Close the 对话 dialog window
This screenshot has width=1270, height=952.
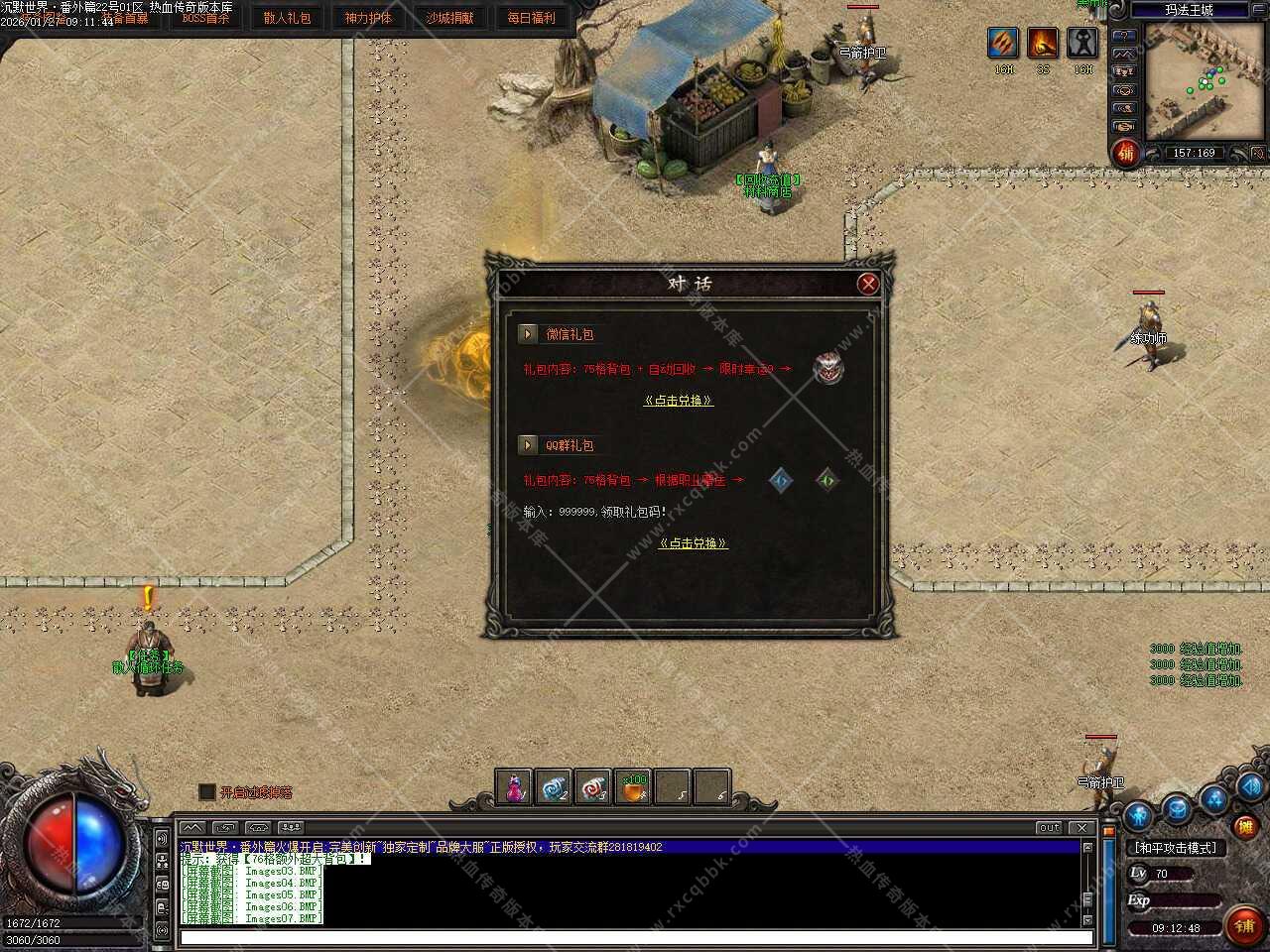[x=868, y=285]
